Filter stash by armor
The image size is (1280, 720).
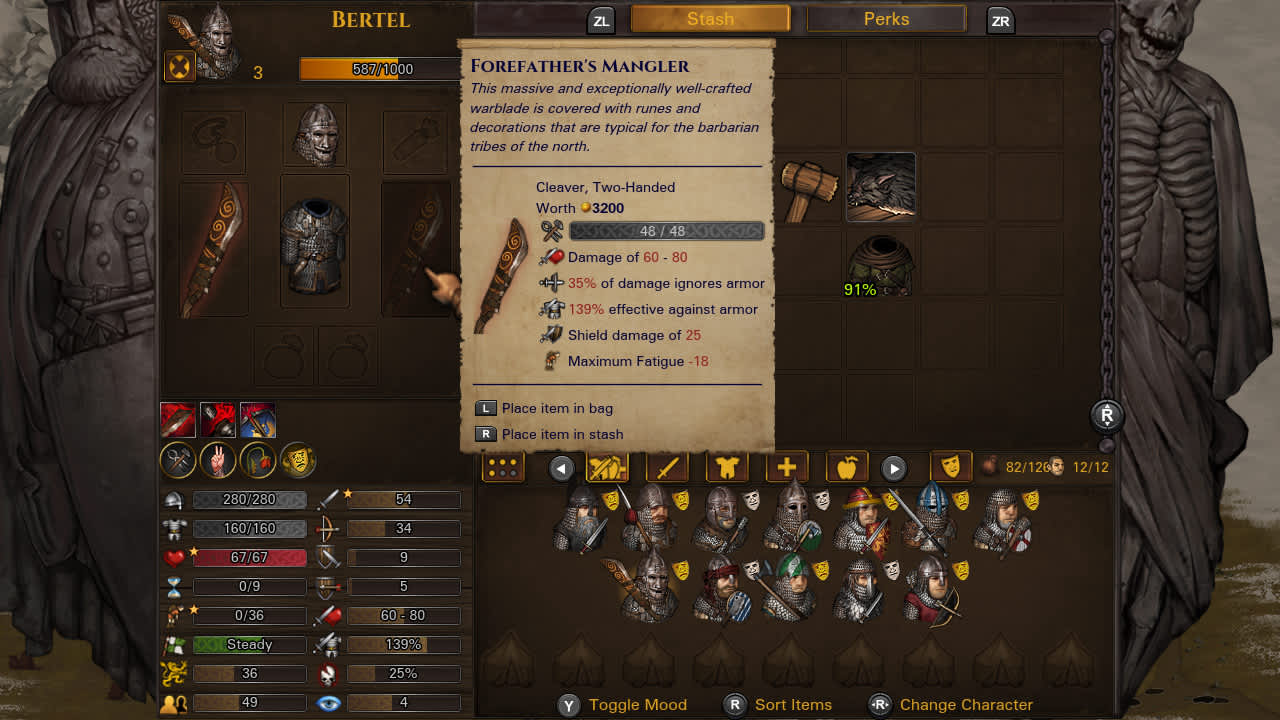pyautogui.click(x=727, y=467)
